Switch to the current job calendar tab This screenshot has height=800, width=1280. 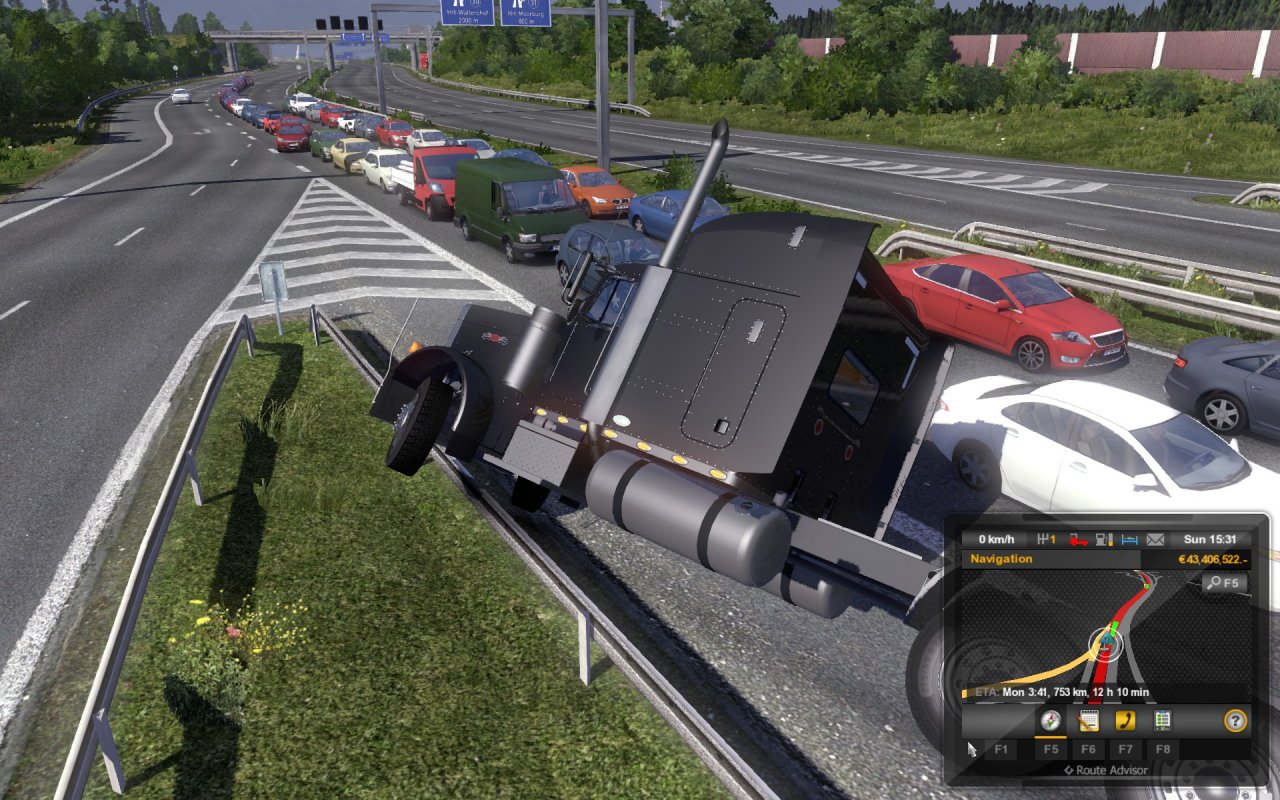point(1088,720)
